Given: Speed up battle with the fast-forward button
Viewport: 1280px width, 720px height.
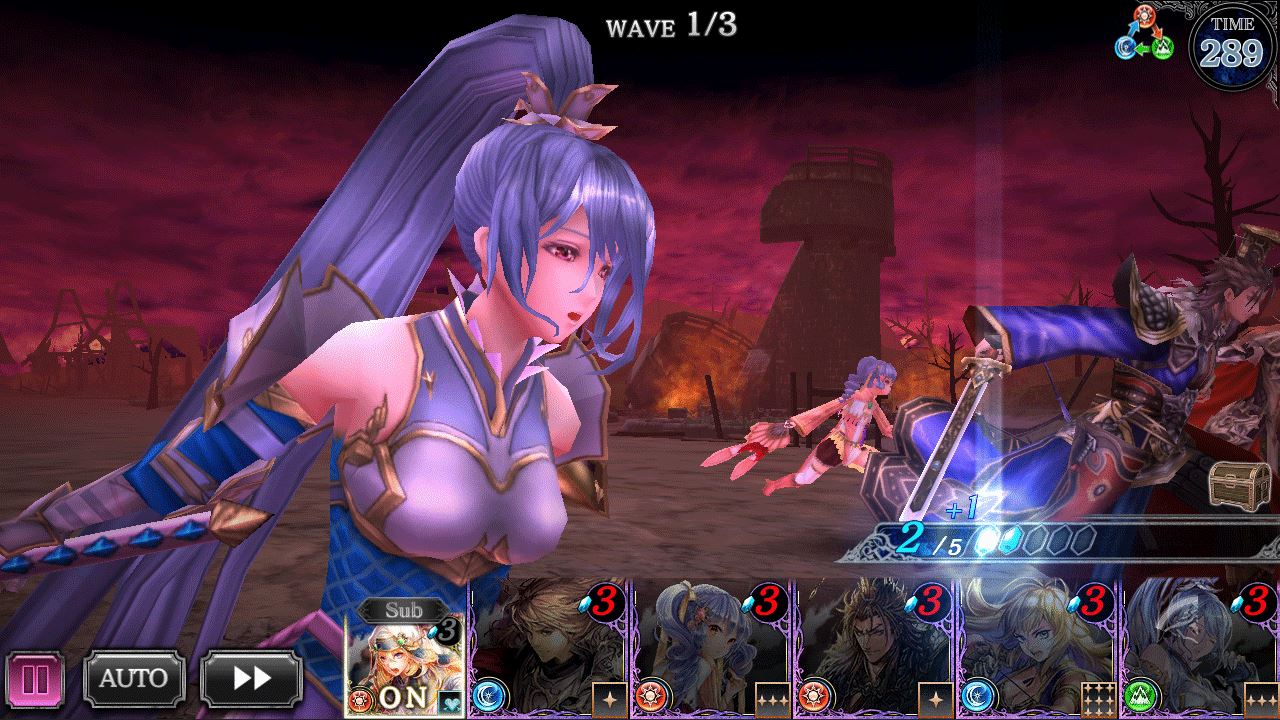Looking at the screenshot, I should (251, 679).
